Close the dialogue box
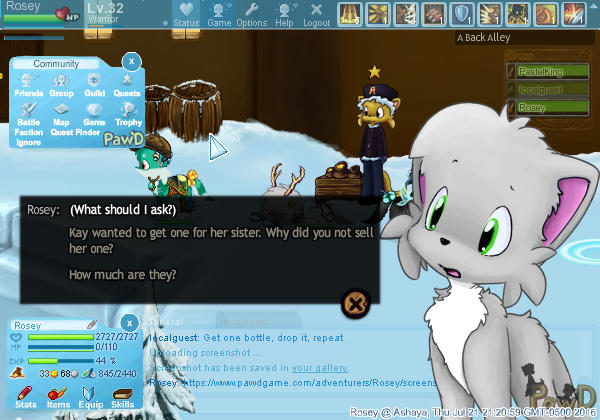Screen dimensions: 600x420 pos(356,300)
